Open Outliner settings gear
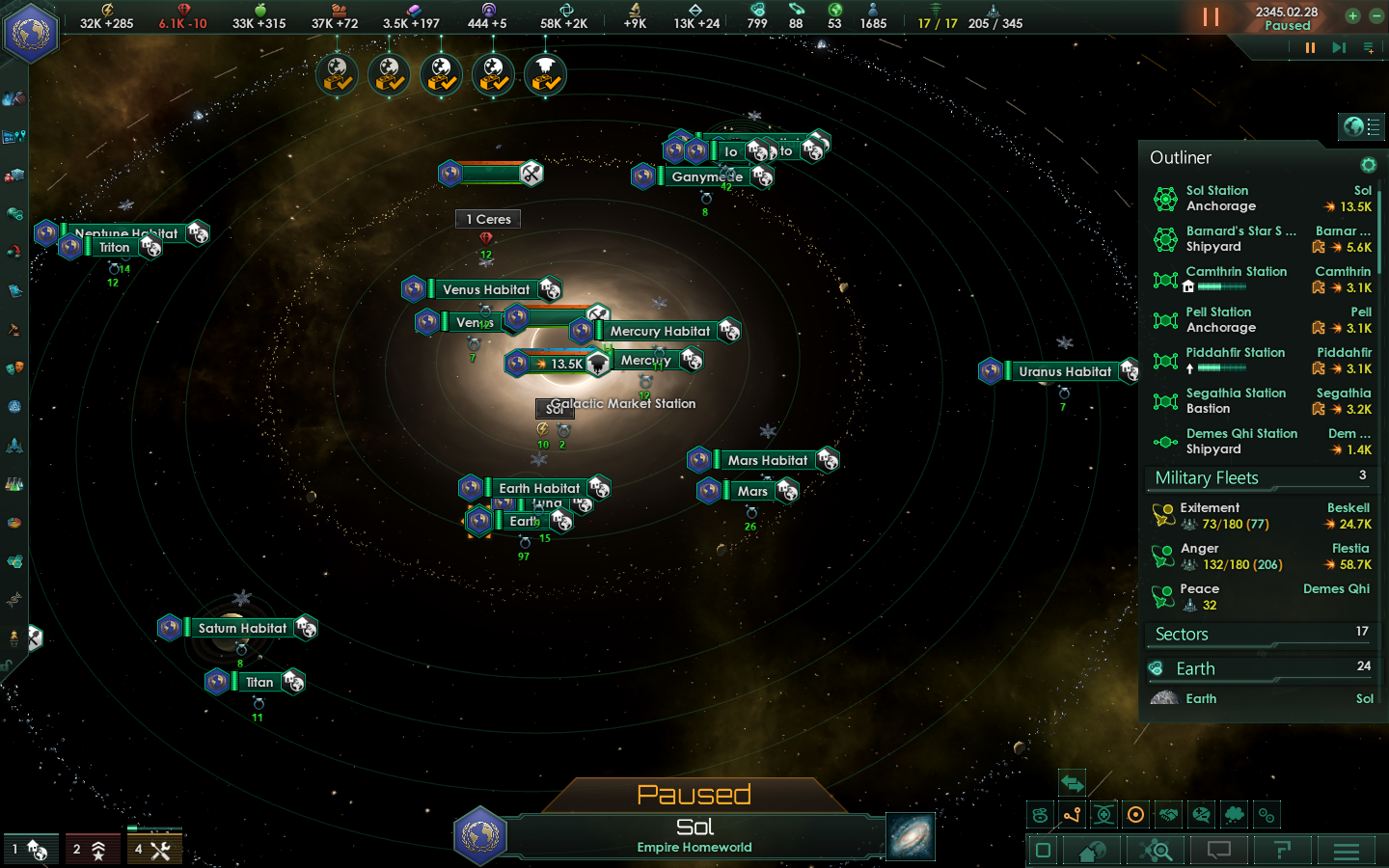The image size is (1389, 868). coord(1368,165)
